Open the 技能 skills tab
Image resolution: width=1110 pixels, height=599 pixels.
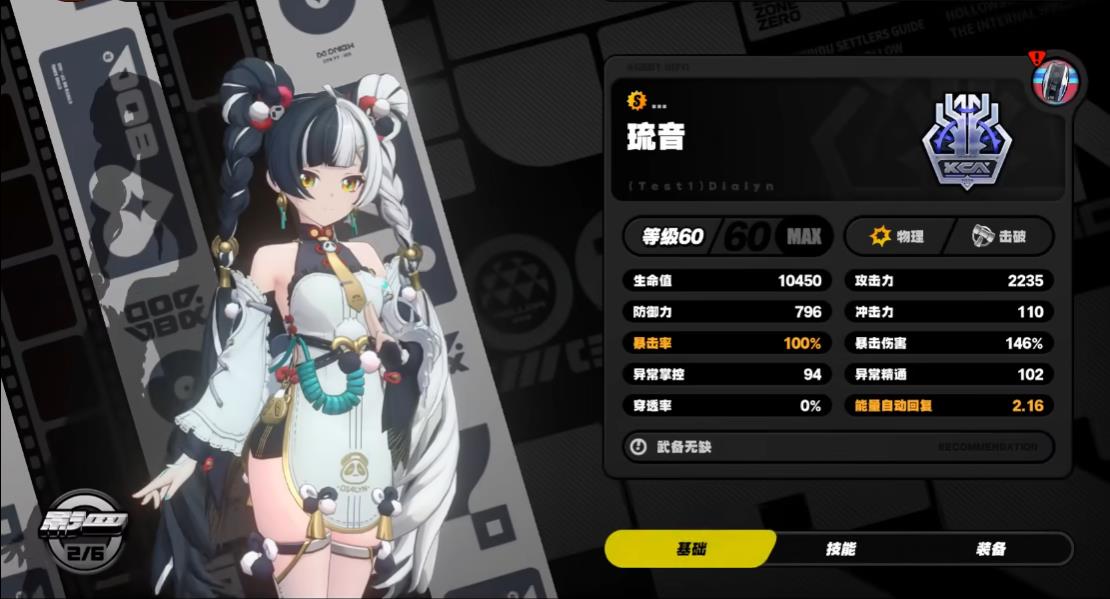(840, 549)
